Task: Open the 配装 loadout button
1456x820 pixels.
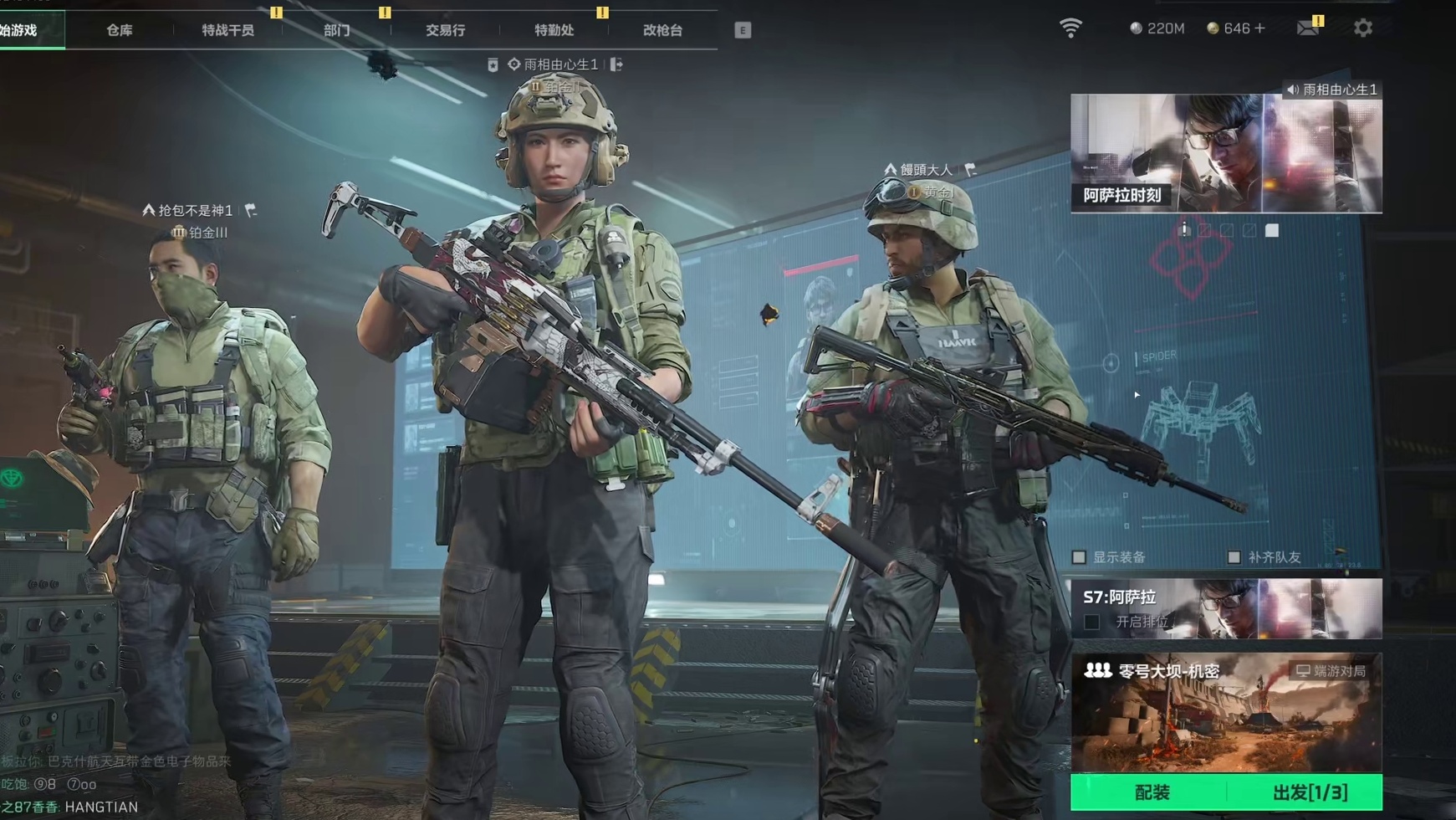Action: [1151, 792]
